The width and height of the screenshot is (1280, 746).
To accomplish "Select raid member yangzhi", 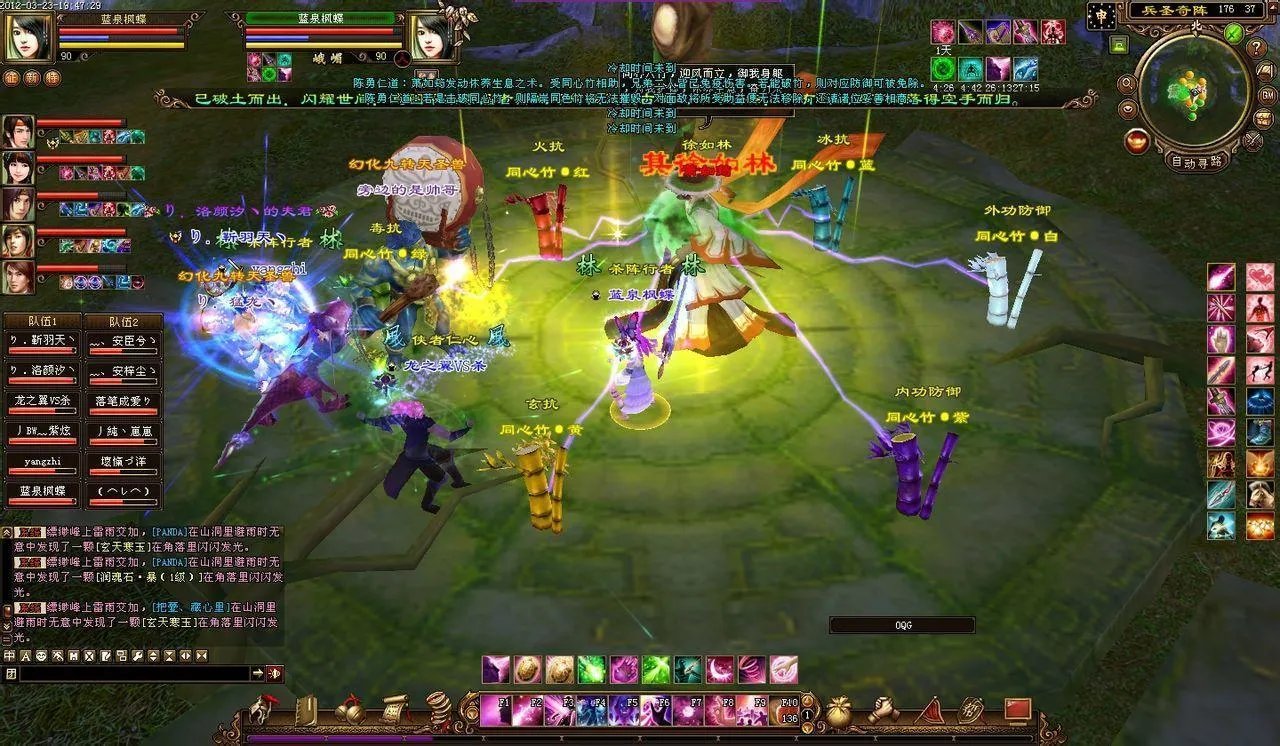I will 42,464.
